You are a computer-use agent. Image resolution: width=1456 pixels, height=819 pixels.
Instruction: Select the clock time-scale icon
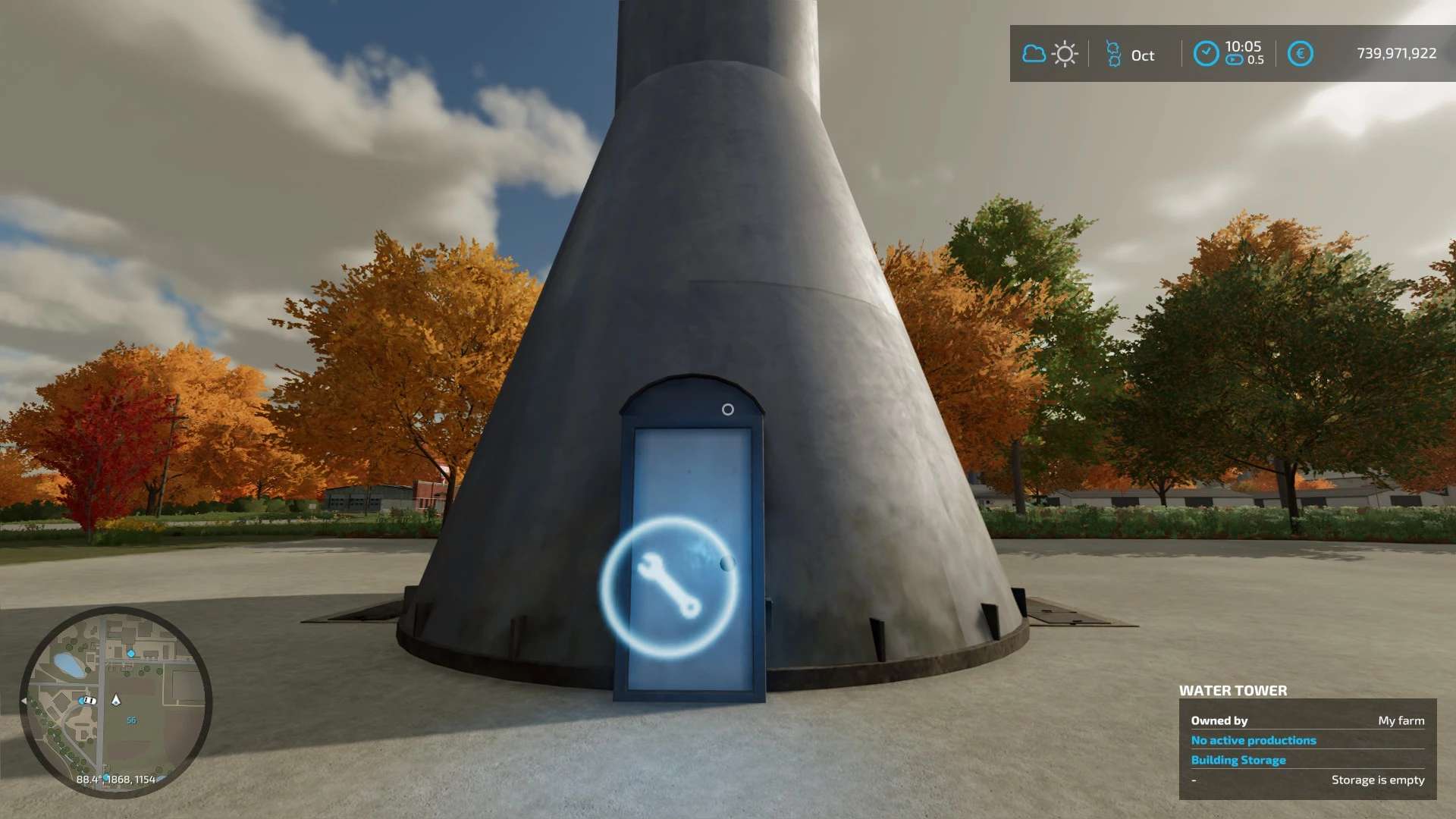coord(1206,54)
